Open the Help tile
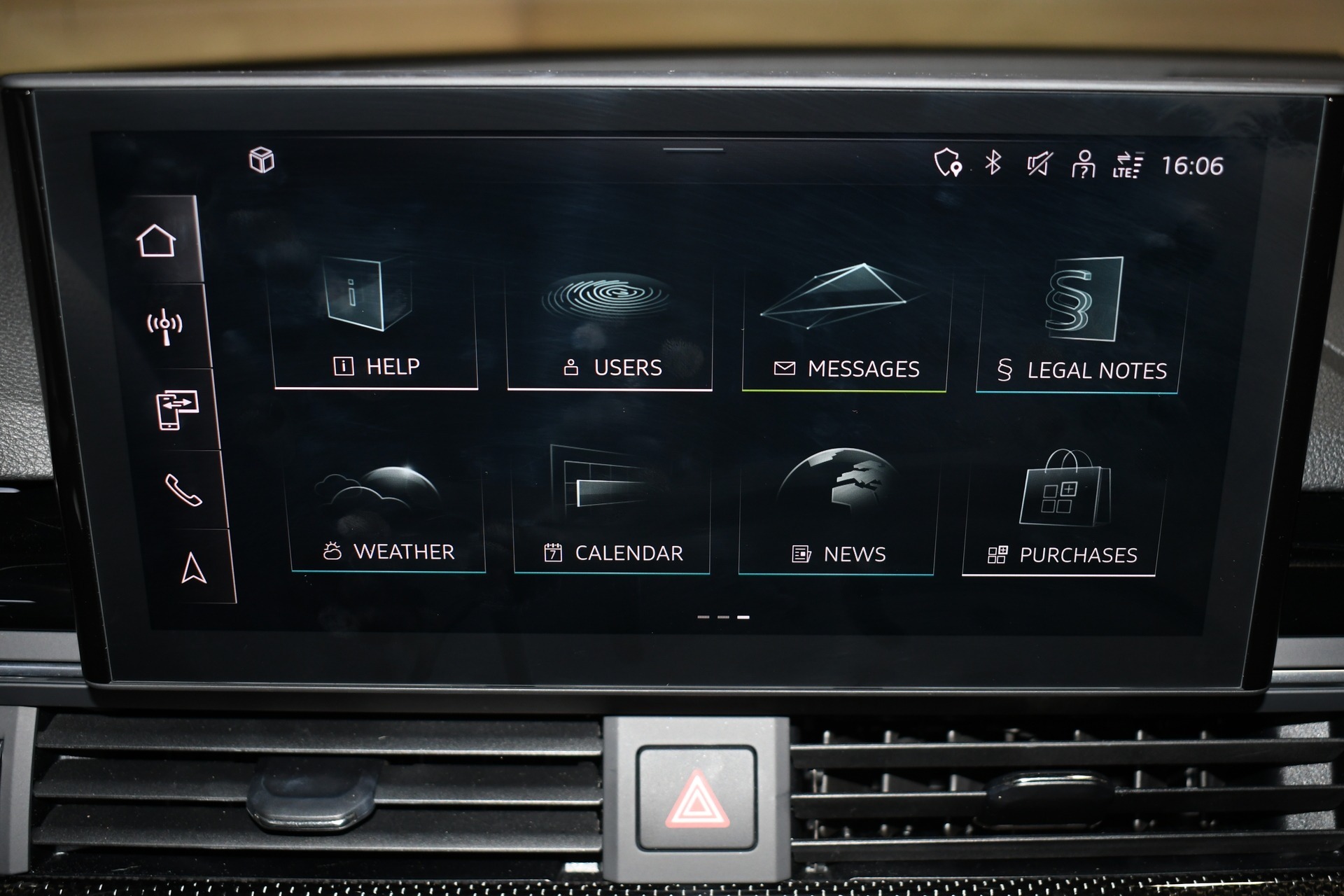This screenshot has width=1344, height=896. [x=376, y=322]
